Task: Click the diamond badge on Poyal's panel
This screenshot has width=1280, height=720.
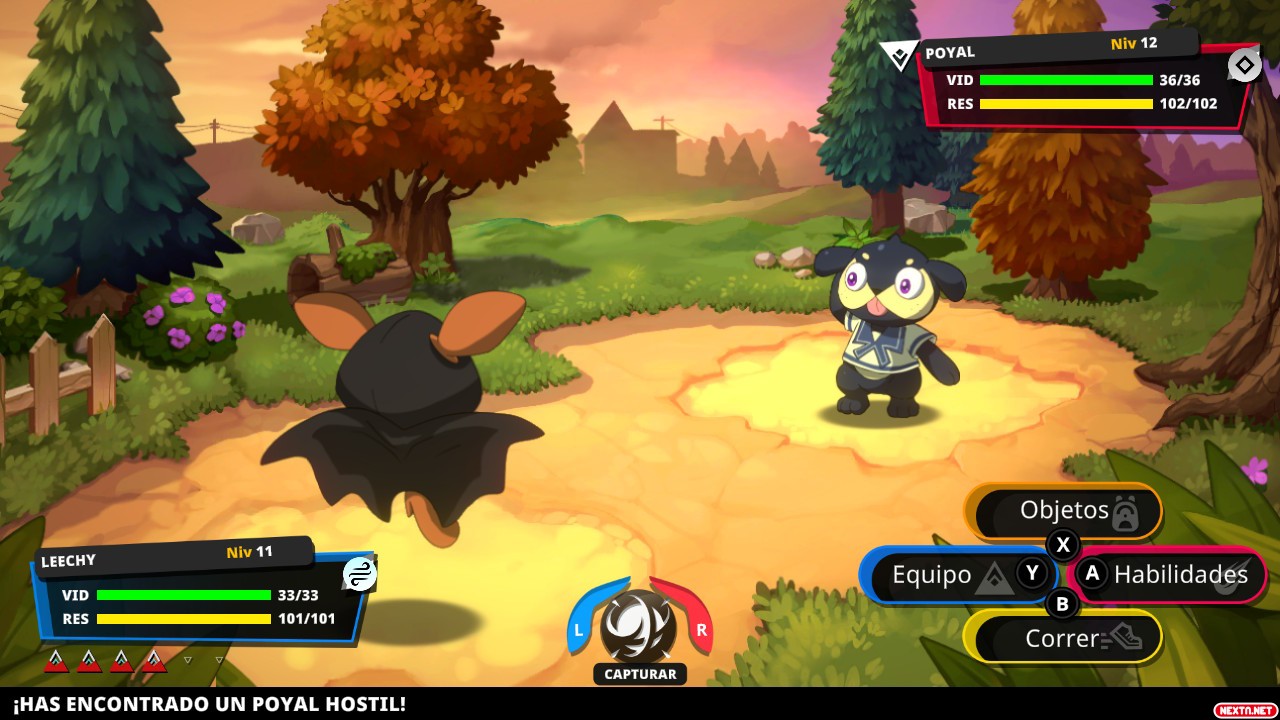Action: 1244,66
